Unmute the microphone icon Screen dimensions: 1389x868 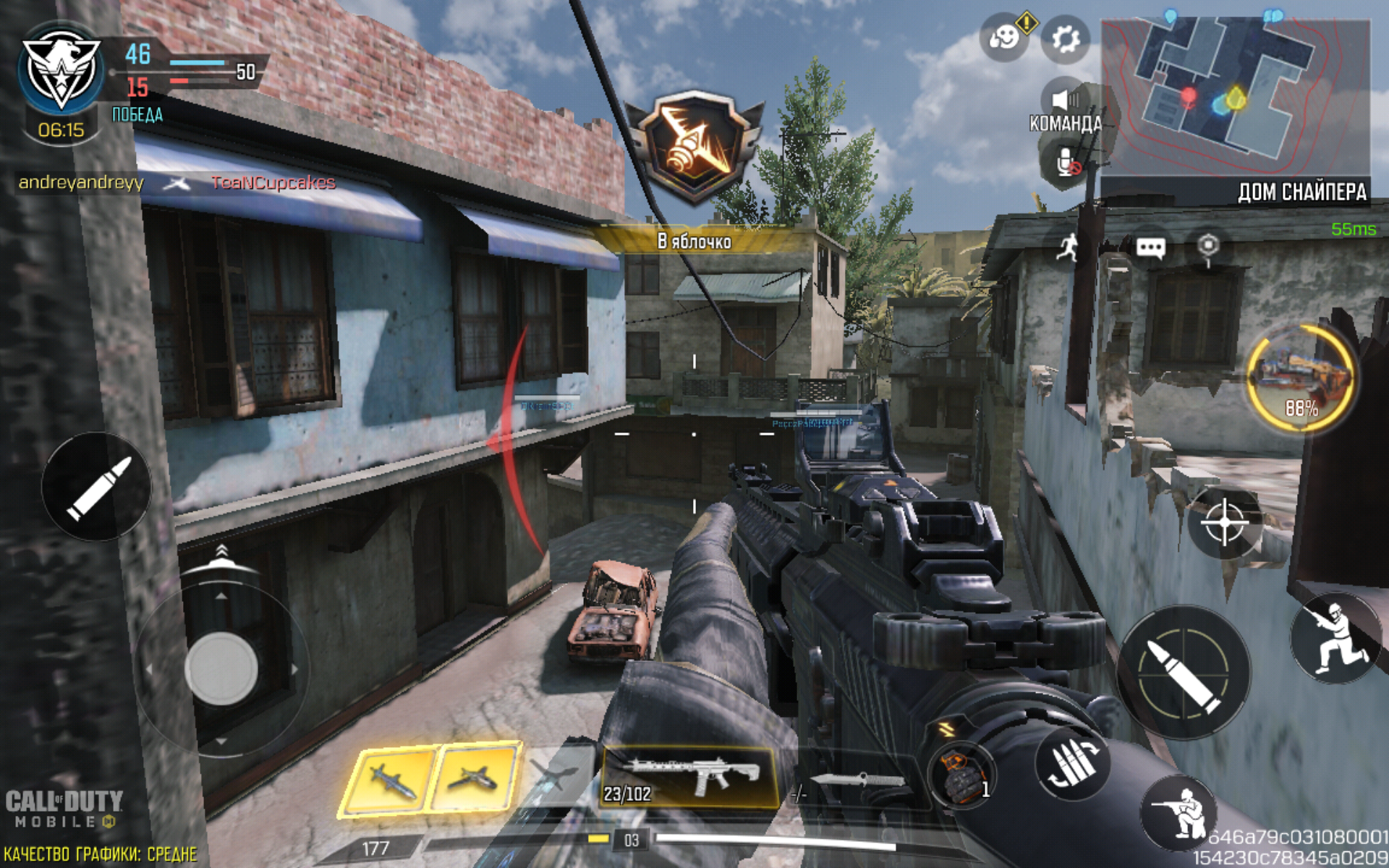1067,162
